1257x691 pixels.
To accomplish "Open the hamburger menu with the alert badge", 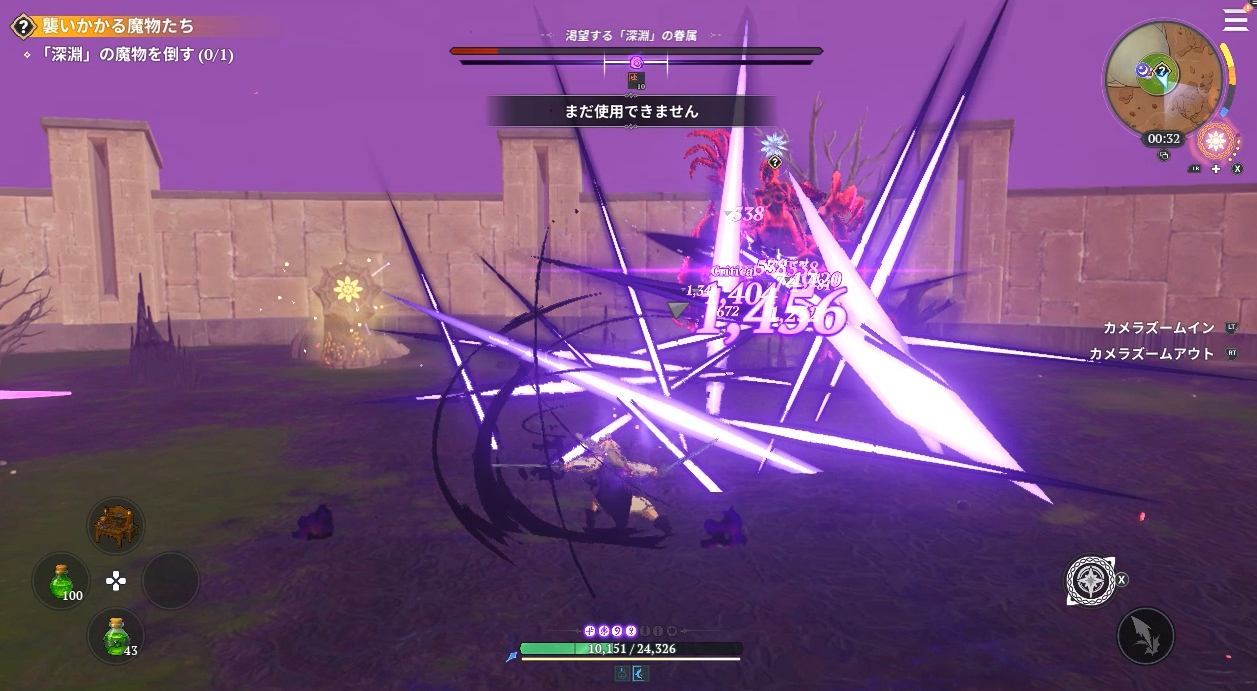I will 1236,20.
